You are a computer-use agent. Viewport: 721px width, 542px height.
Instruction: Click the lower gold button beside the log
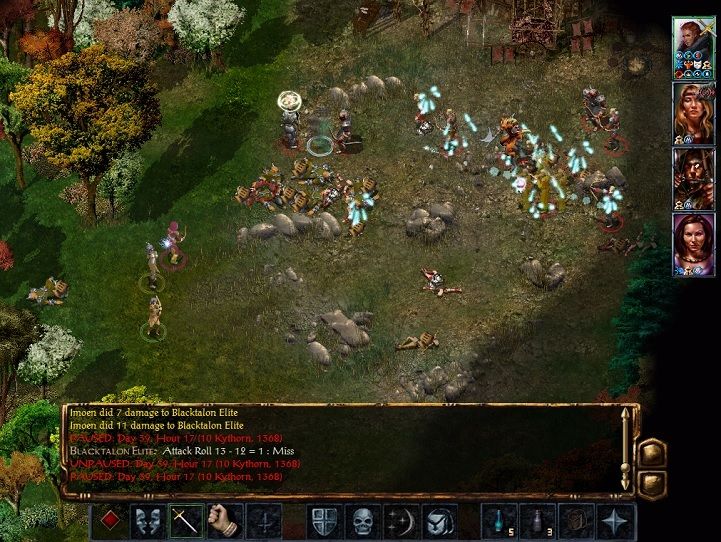[x=650, y=483]
